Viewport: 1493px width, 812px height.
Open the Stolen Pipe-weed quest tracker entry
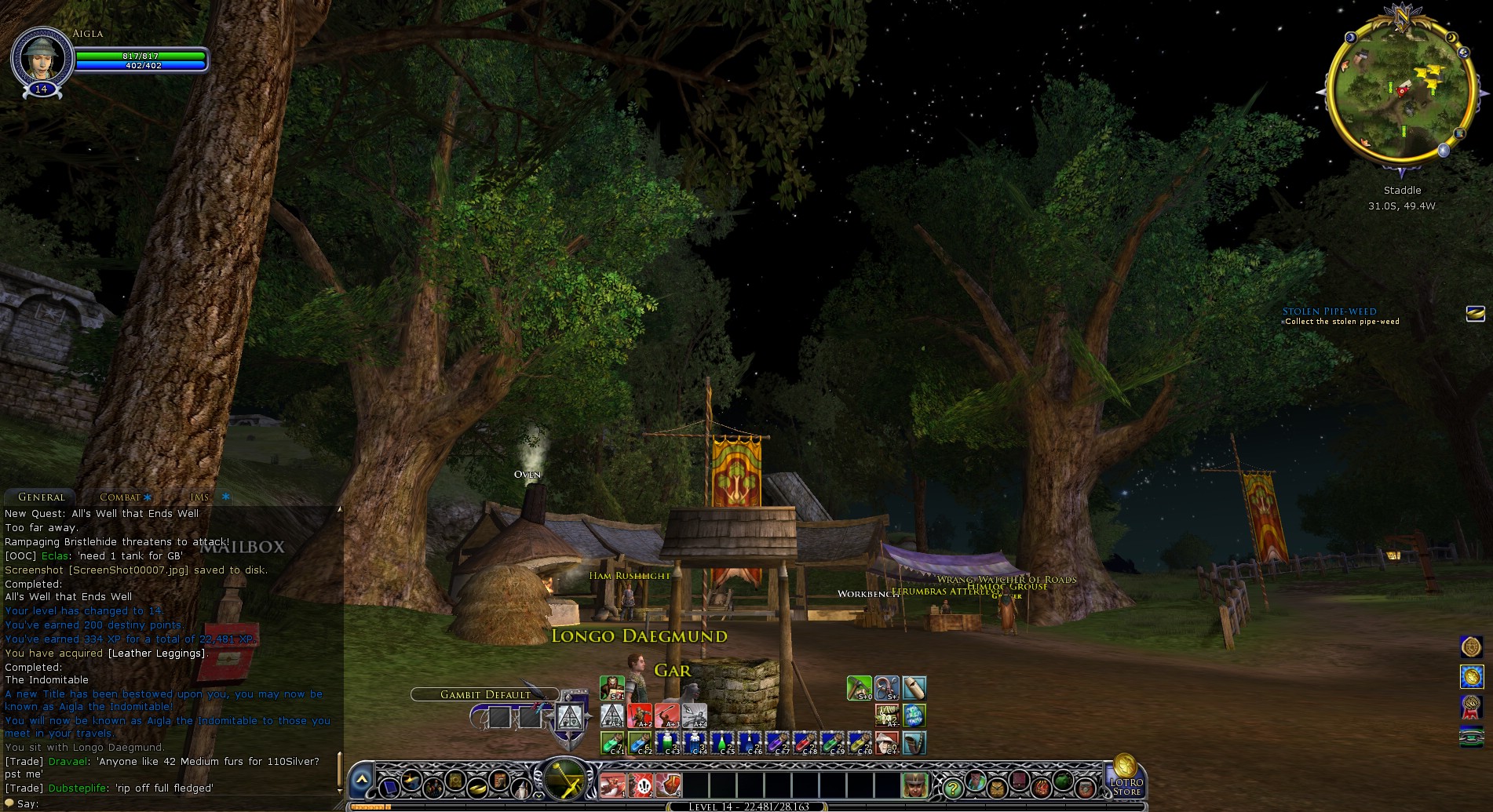point(1329,311)
